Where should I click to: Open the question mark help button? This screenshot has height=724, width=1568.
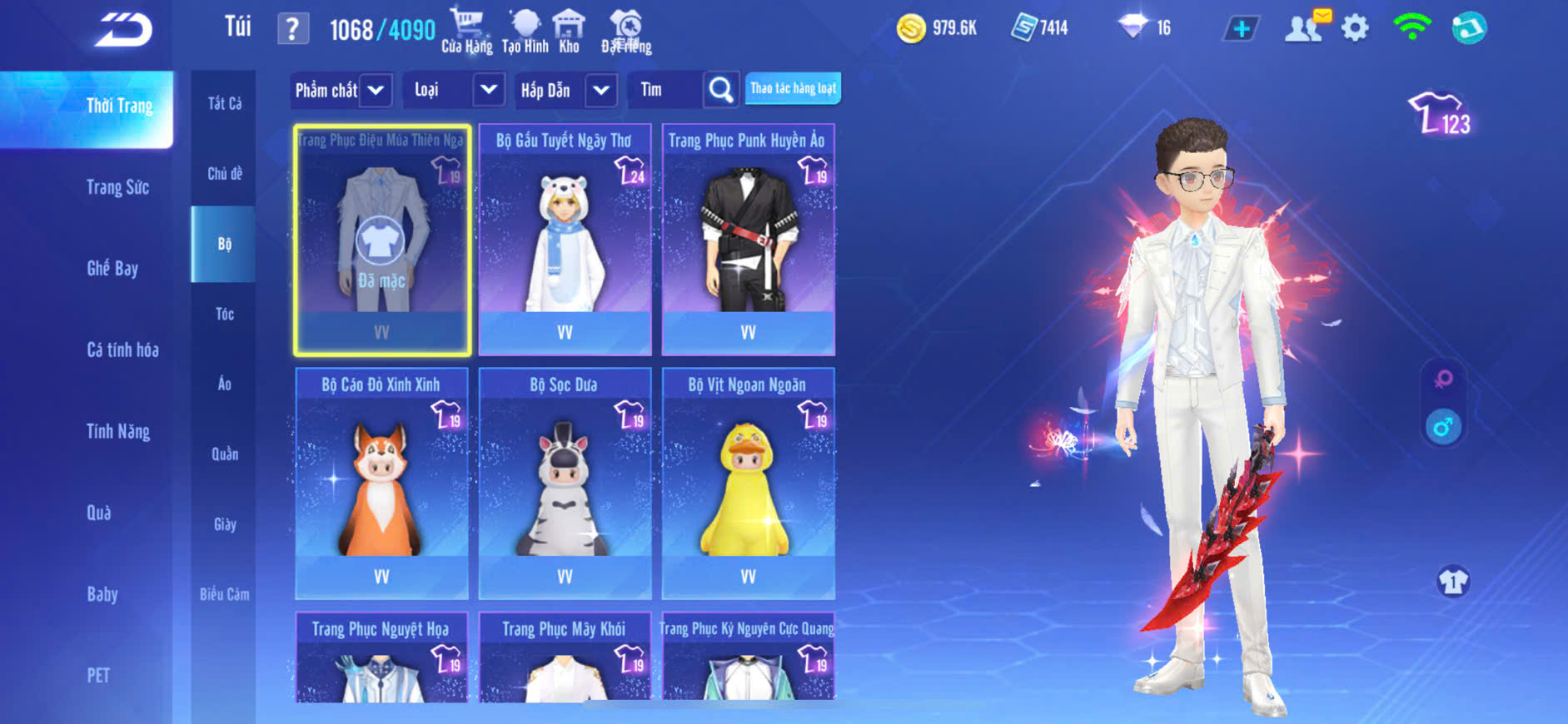click(292, 29)
